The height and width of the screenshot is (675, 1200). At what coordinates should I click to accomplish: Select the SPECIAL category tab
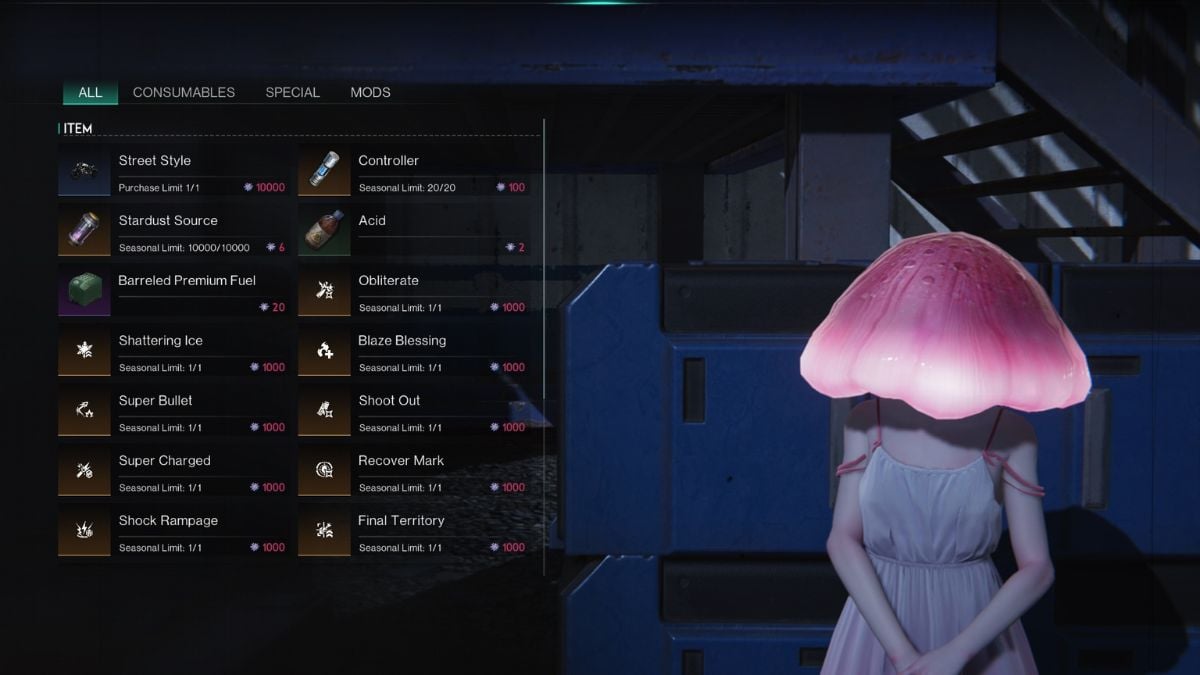tap(292, 92)
